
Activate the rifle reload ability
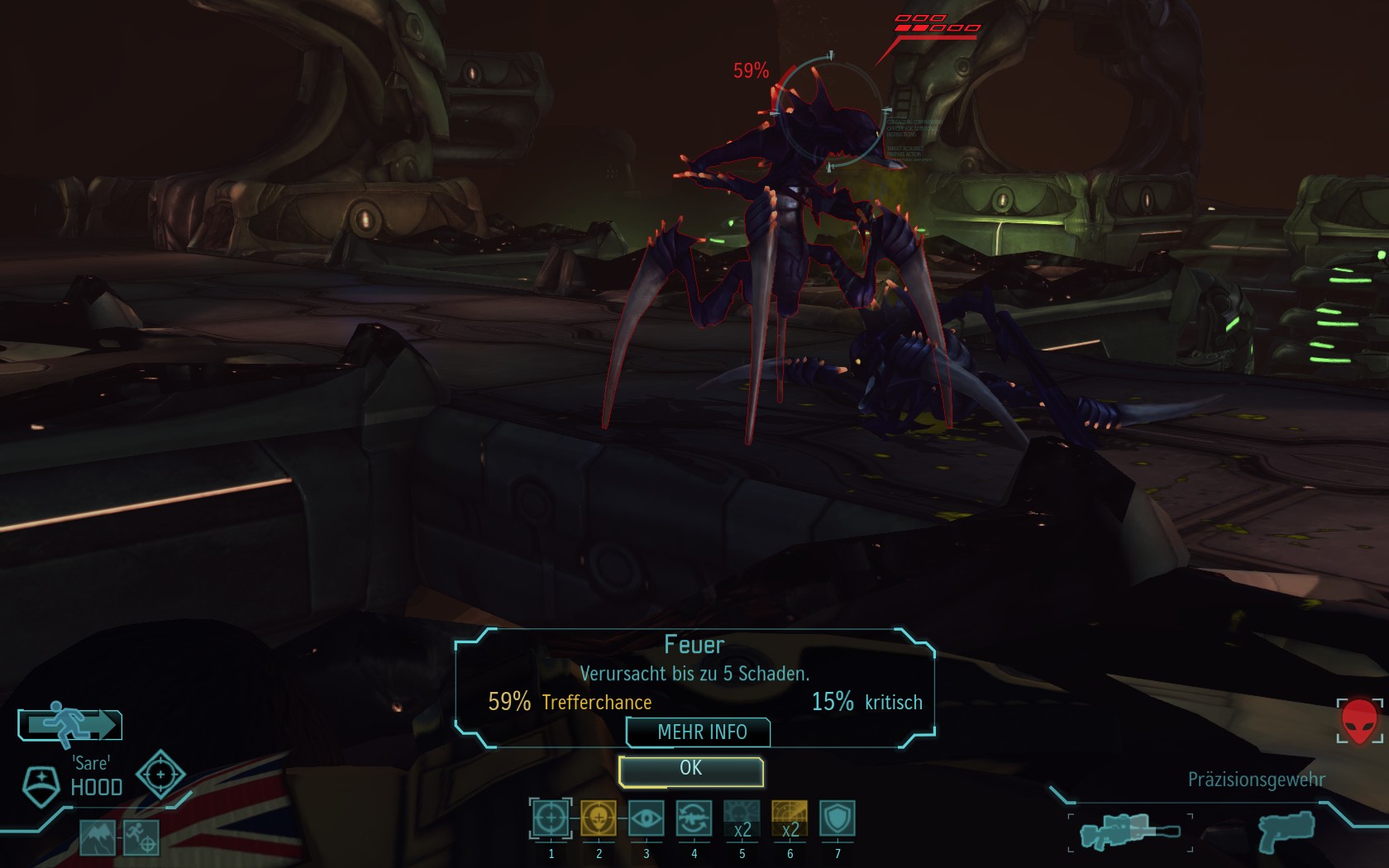(694, 819)
